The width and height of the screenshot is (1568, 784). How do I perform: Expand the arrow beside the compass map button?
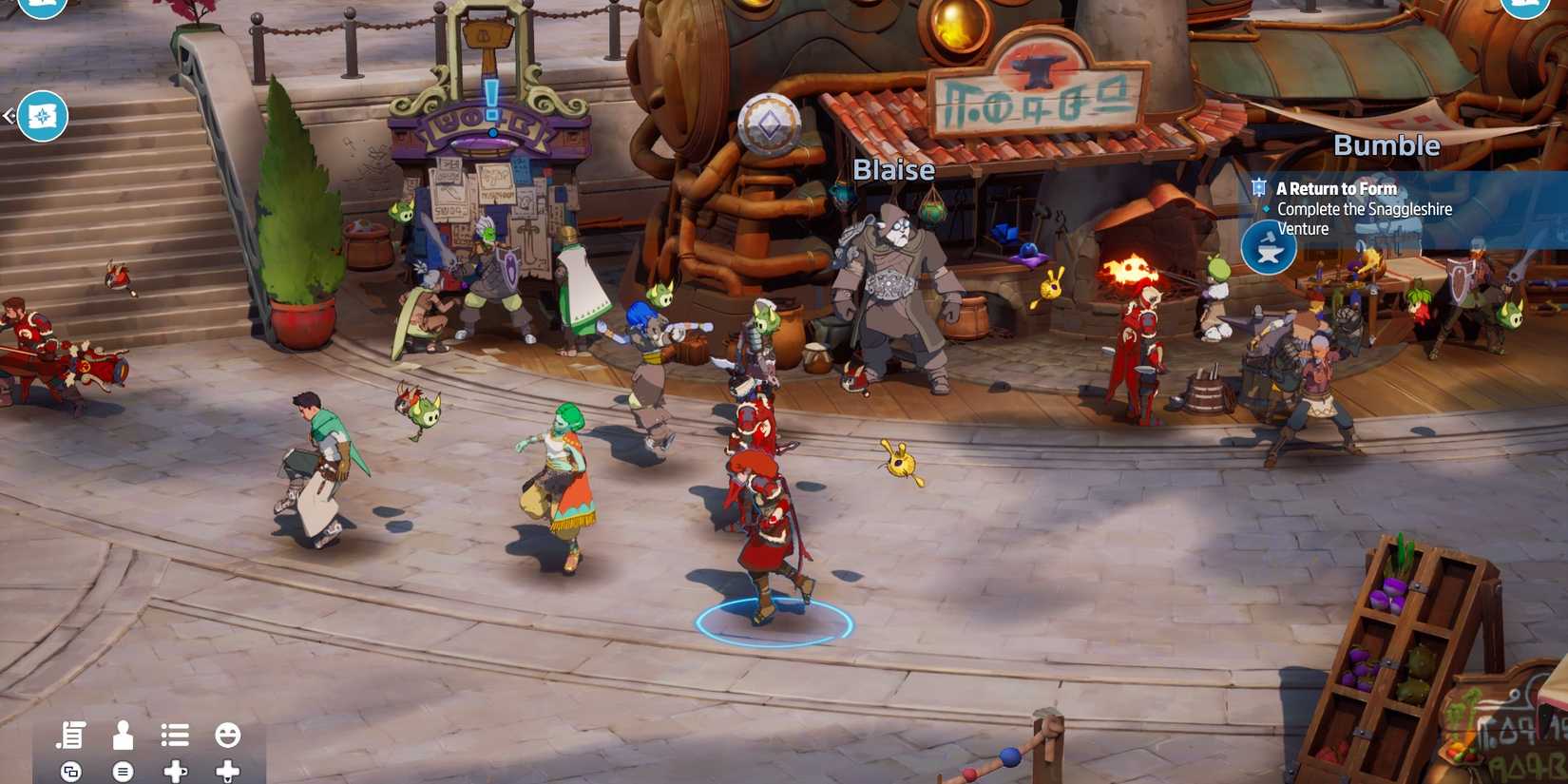(9, 116)
